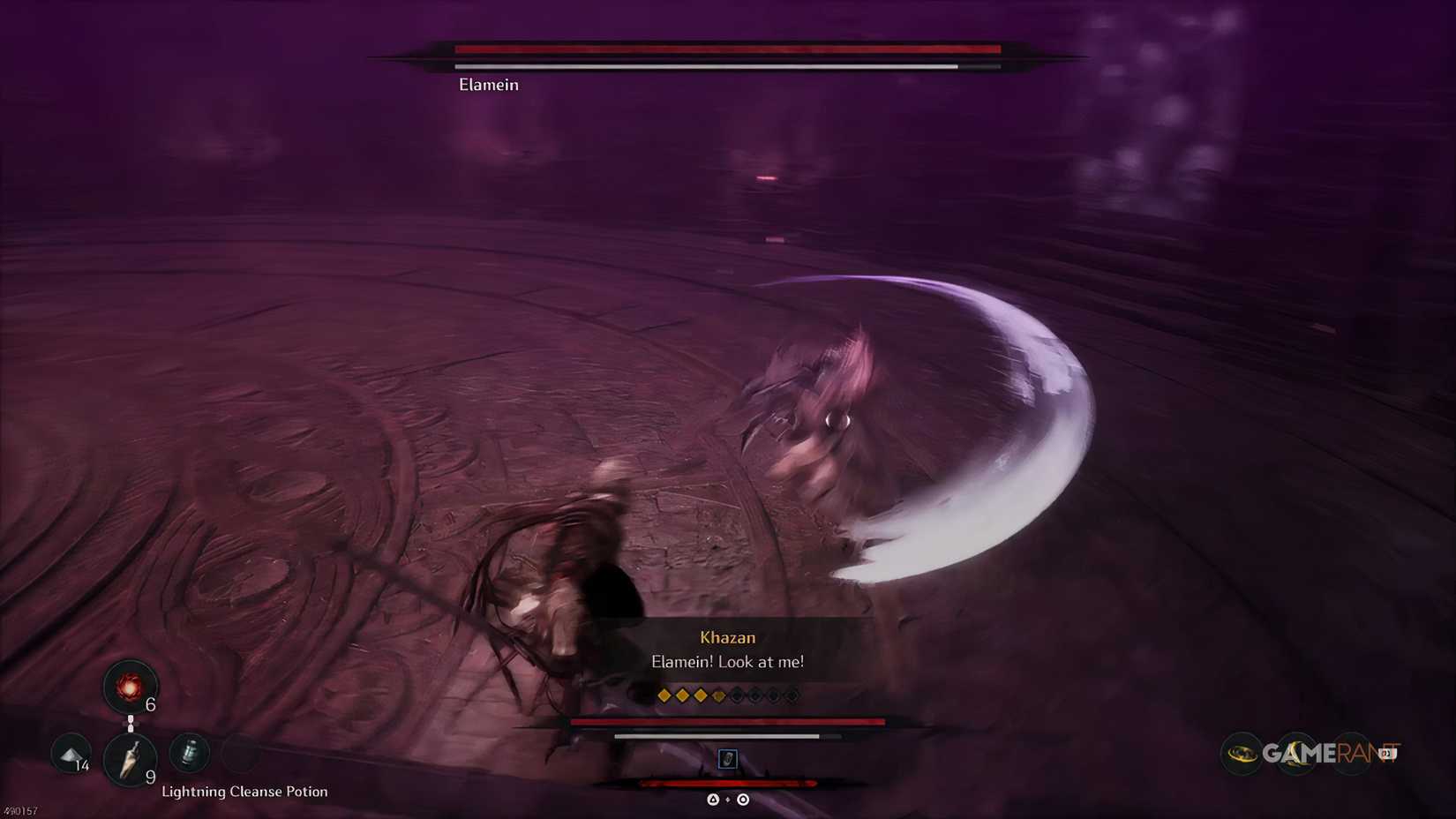Select the Lightning Cleanse Potion flask icon
This screenshot has height=819, width=1456.
coord(191,754)
